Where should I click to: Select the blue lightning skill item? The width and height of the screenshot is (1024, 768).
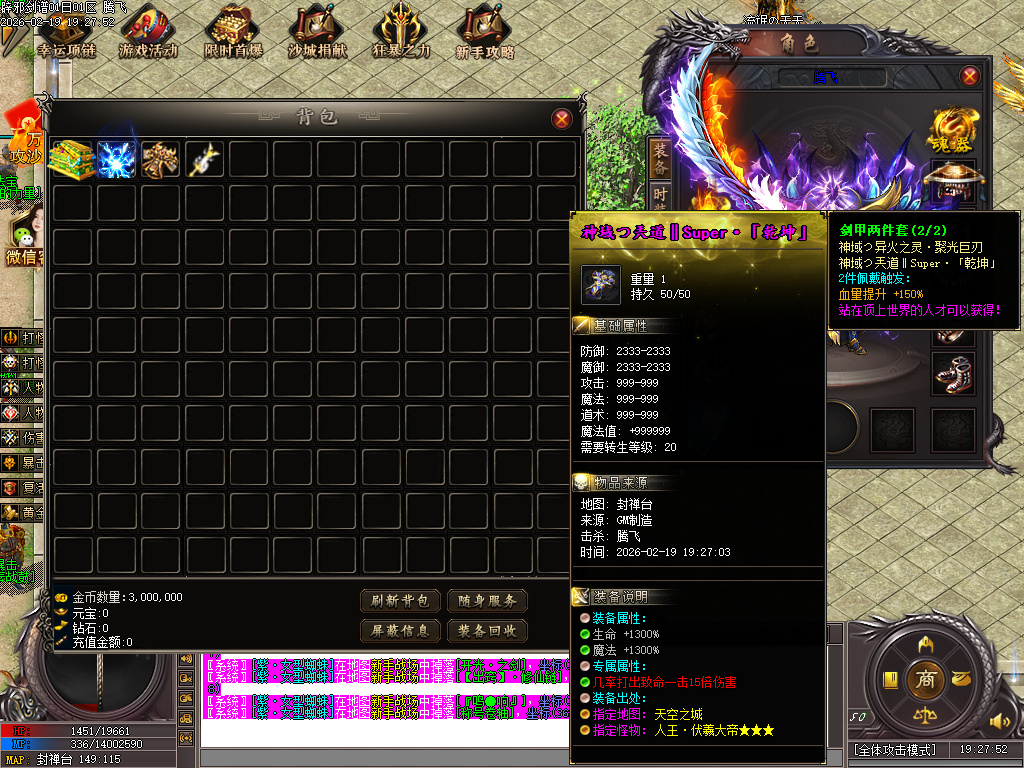(x=116, y=160)
